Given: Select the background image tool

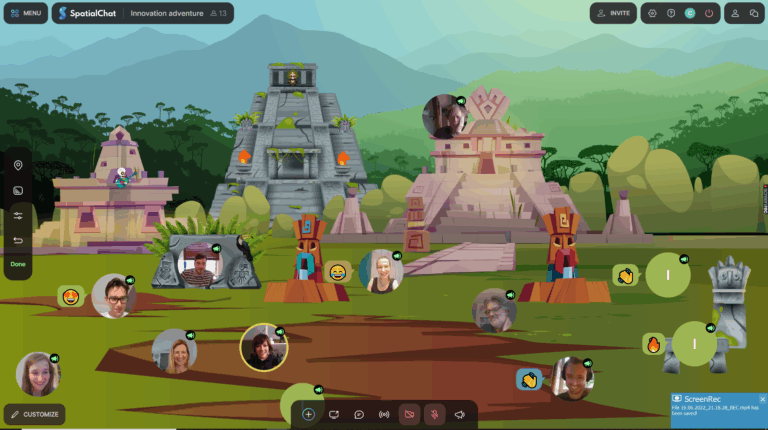Looking at the screenshot, I should coord(18,190).
